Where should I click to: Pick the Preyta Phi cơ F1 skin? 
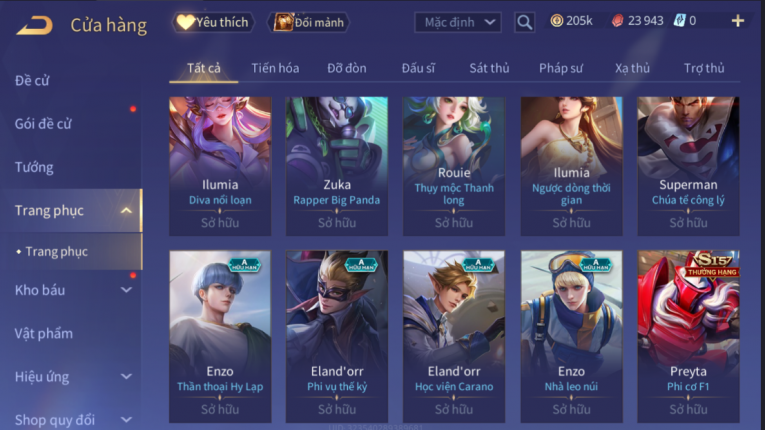coord(688,335)
